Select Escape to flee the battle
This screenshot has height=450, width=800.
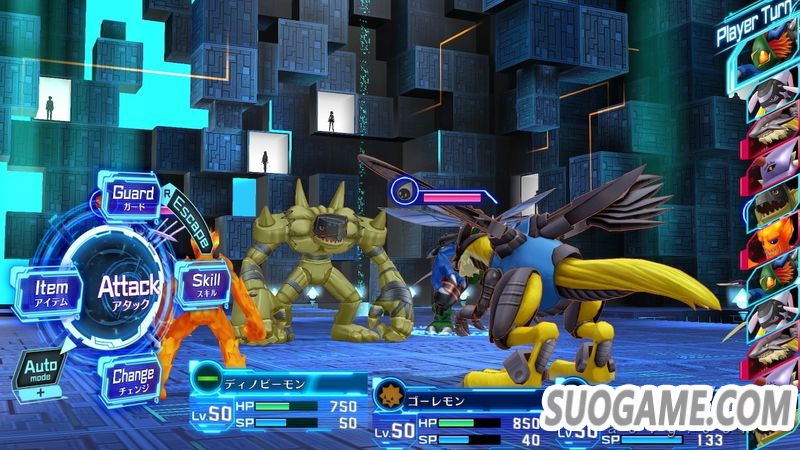[189, 222]
